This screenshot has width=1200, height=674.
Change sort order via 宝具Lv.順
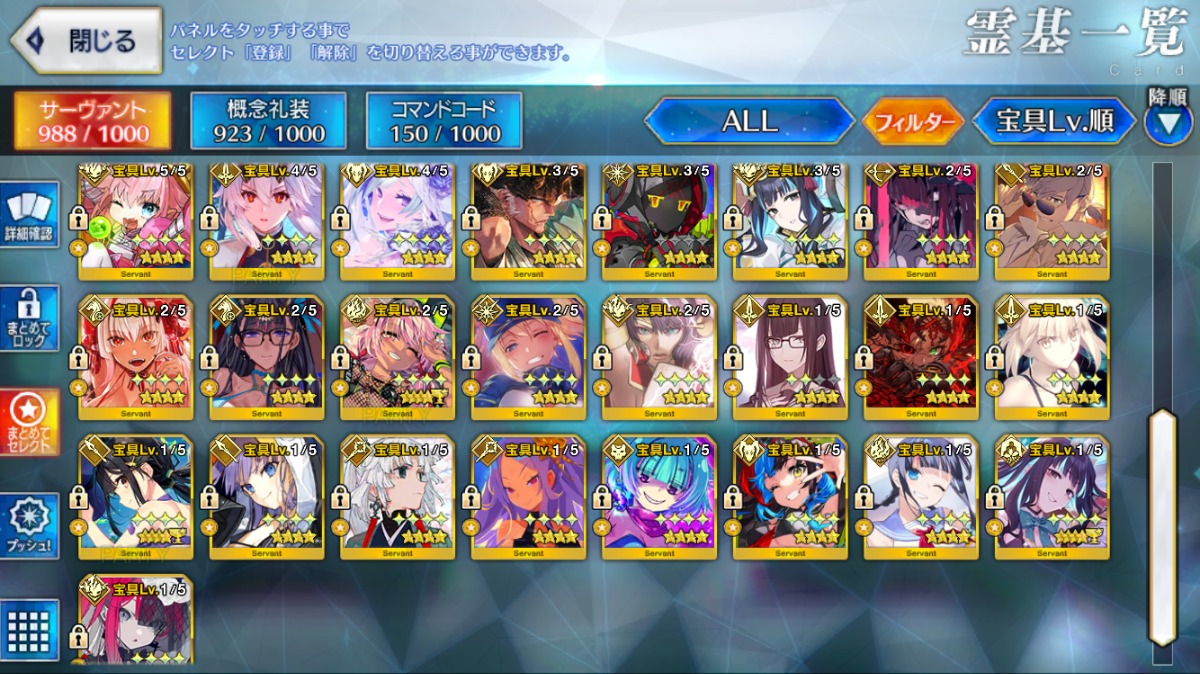pyautogui.click(x=1055, y=121)
